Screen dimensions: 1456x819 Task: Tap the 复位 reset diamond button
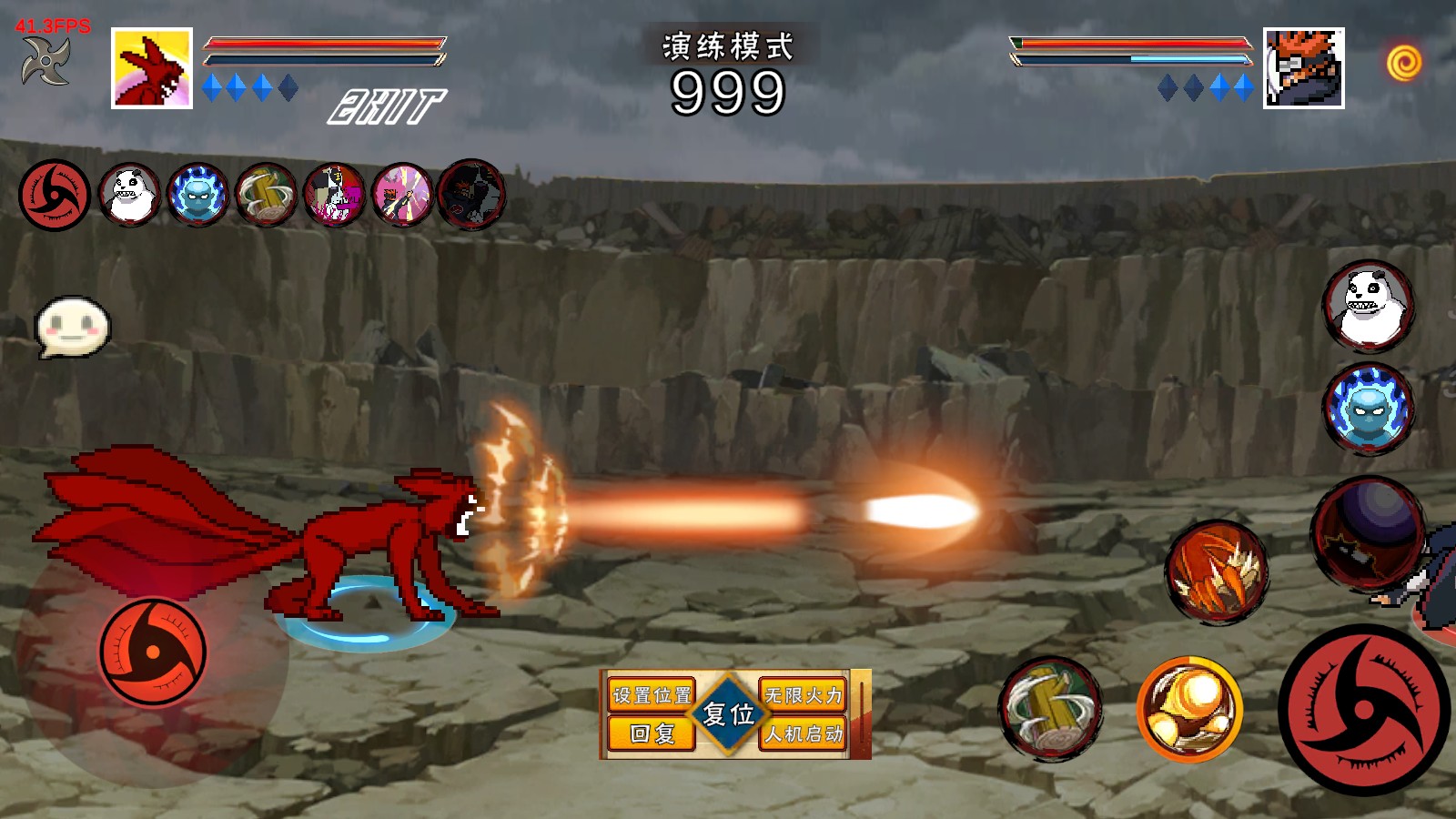click(728, 714)
